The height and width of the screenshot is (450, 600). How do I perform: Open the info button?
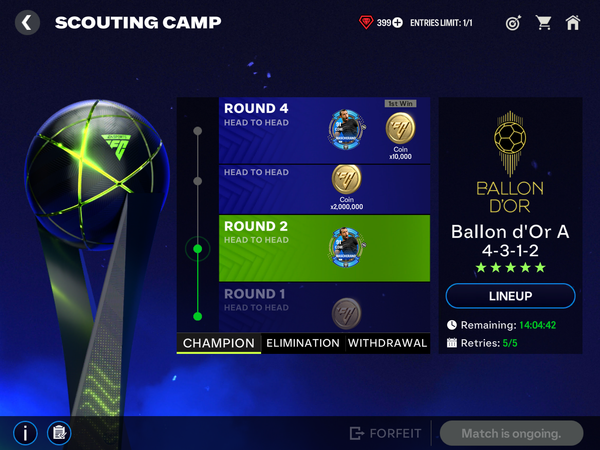(x=26, y=433)
